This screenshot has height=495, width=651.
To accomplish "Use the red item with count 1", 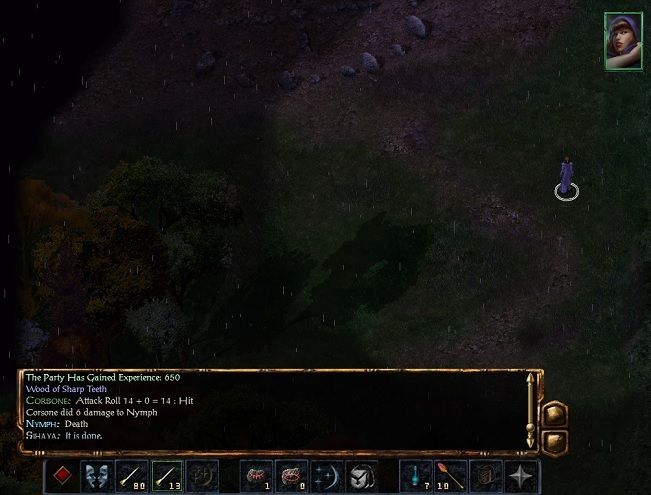I will tap(258, 476).
